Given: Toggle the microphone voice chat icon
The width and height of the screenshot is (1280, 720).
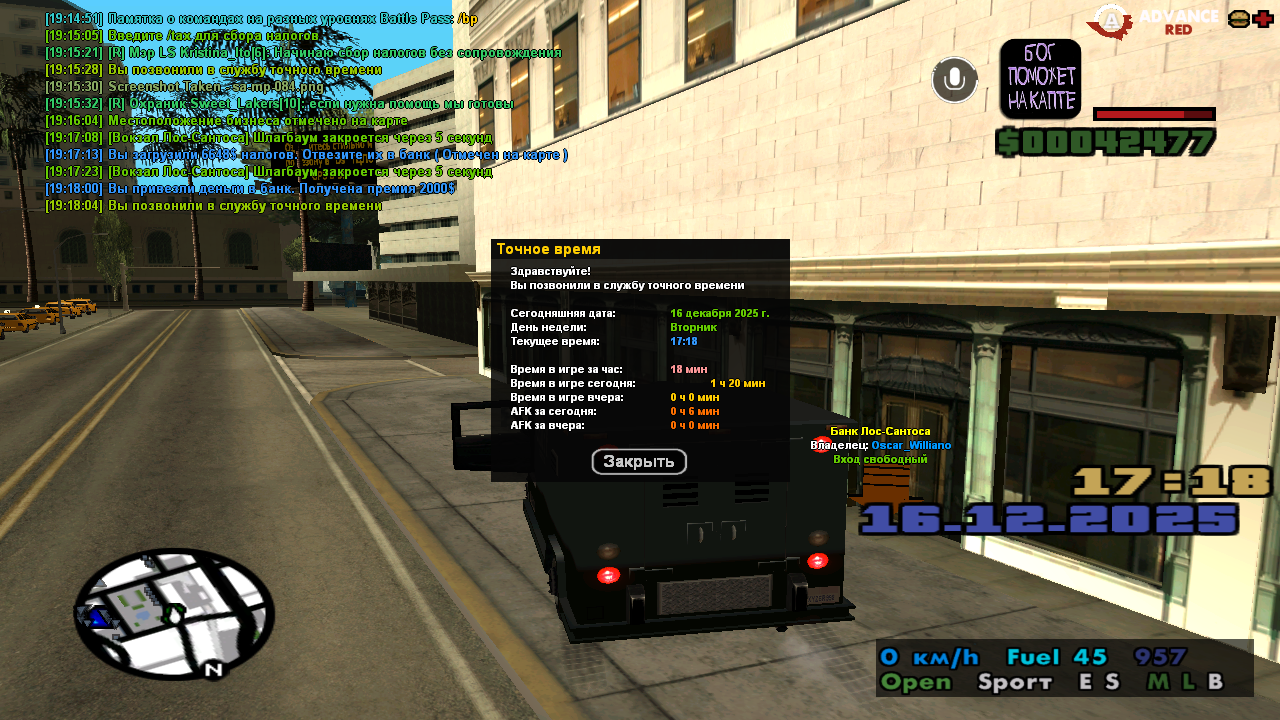Looking at the screenshot, I should tap(954, 80).
